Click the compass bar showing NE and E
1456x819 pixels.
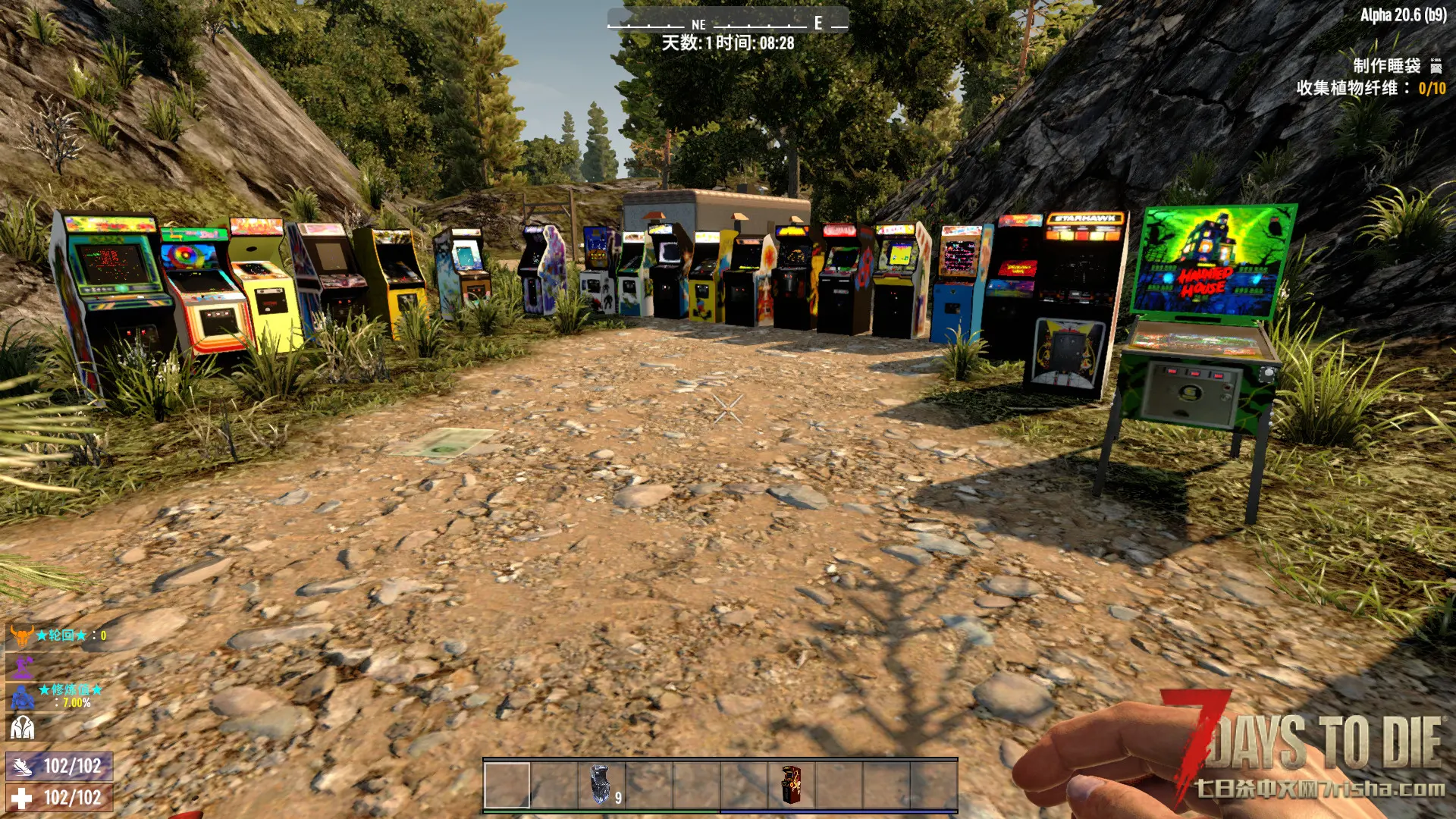[x=727, y=23]
